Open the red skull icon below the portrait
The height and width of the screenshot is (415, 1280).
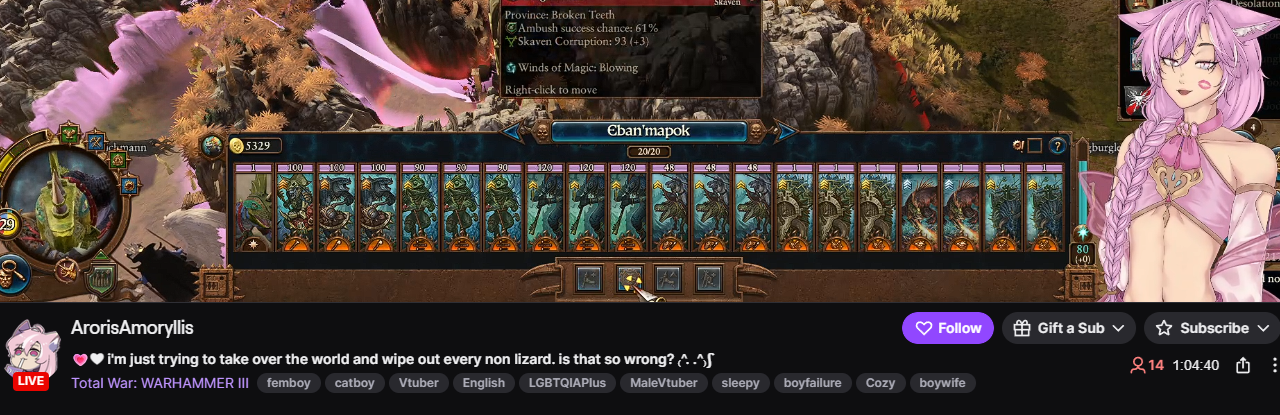click(x=67, y=269)
